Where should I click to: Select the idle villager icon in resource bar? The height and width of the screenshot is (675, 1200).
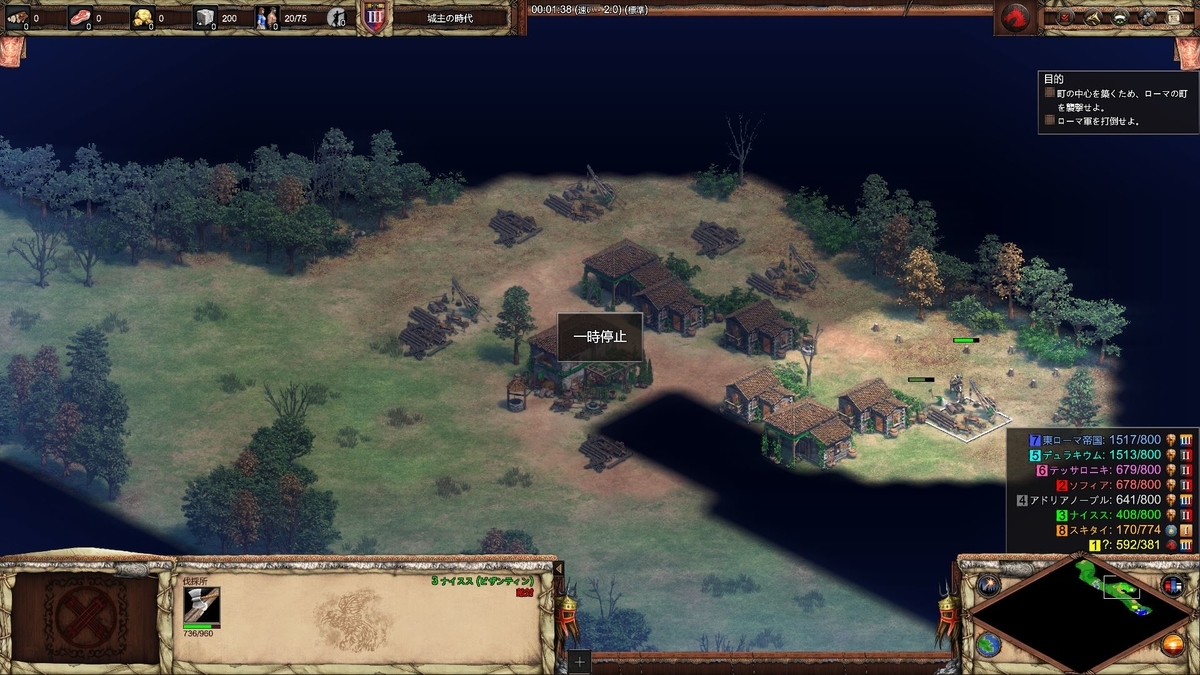(338, 17)
